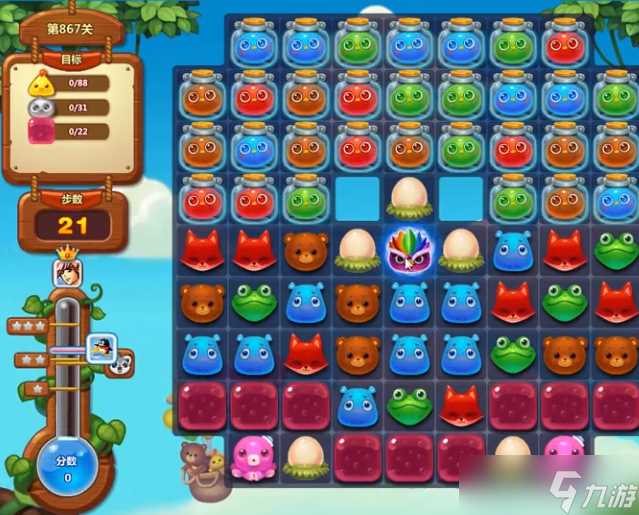Select the rainbow owl tile

410,251
